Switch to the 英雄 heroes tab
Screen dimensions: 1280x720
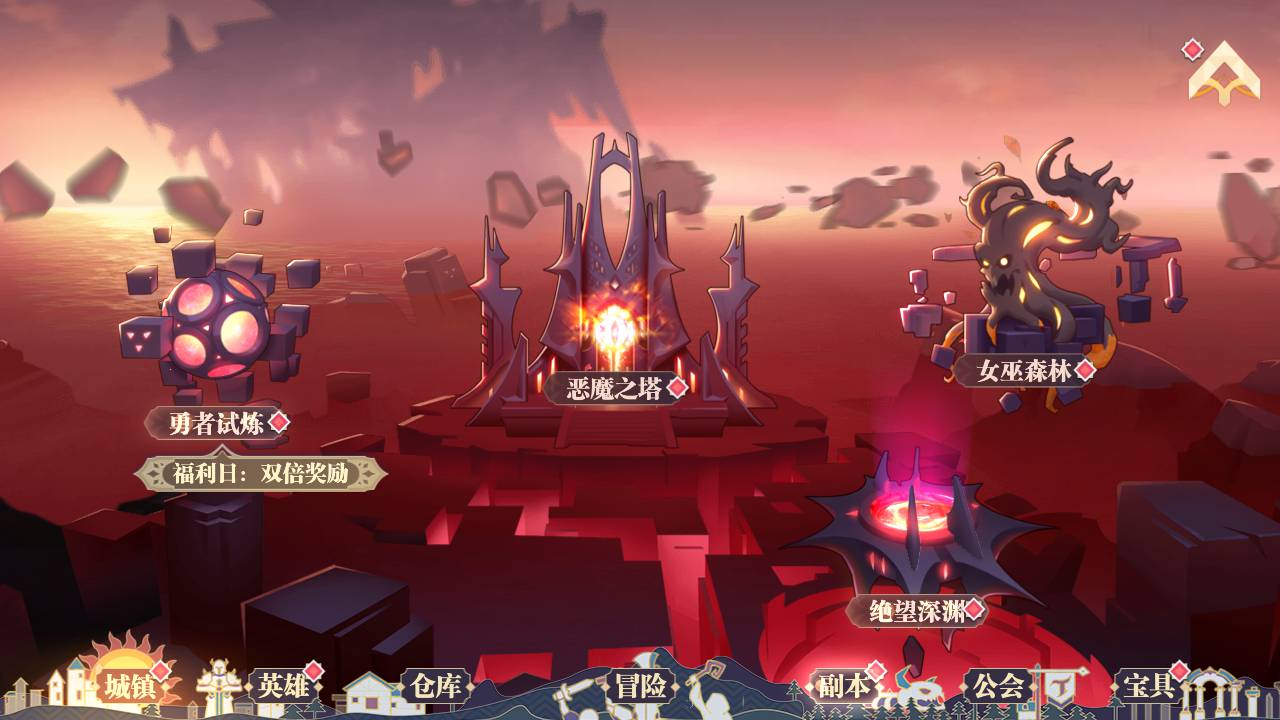pyautogui.click(x=283, y=686)
